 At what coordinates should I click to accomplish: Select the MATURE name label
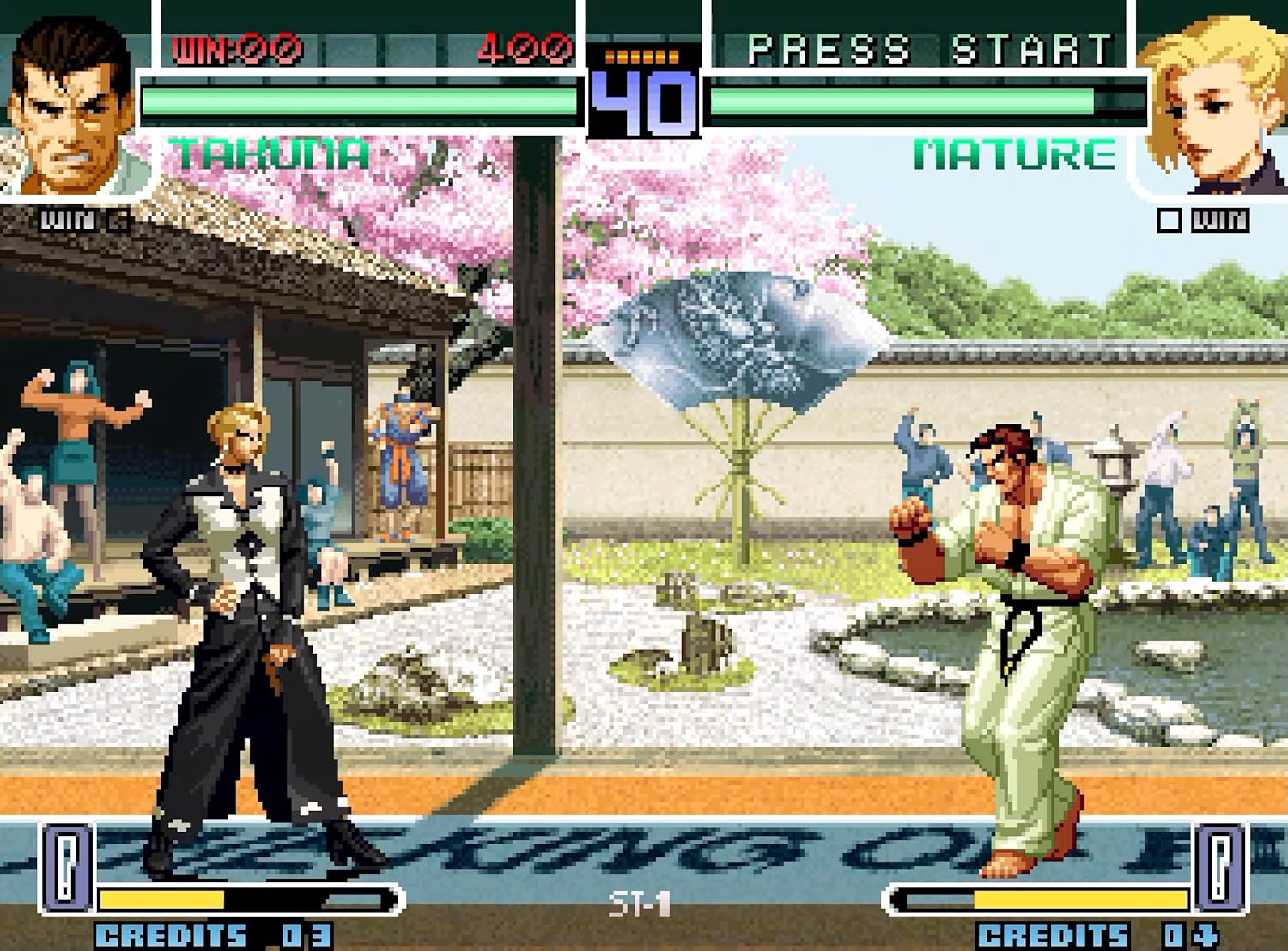[1013, 156]
